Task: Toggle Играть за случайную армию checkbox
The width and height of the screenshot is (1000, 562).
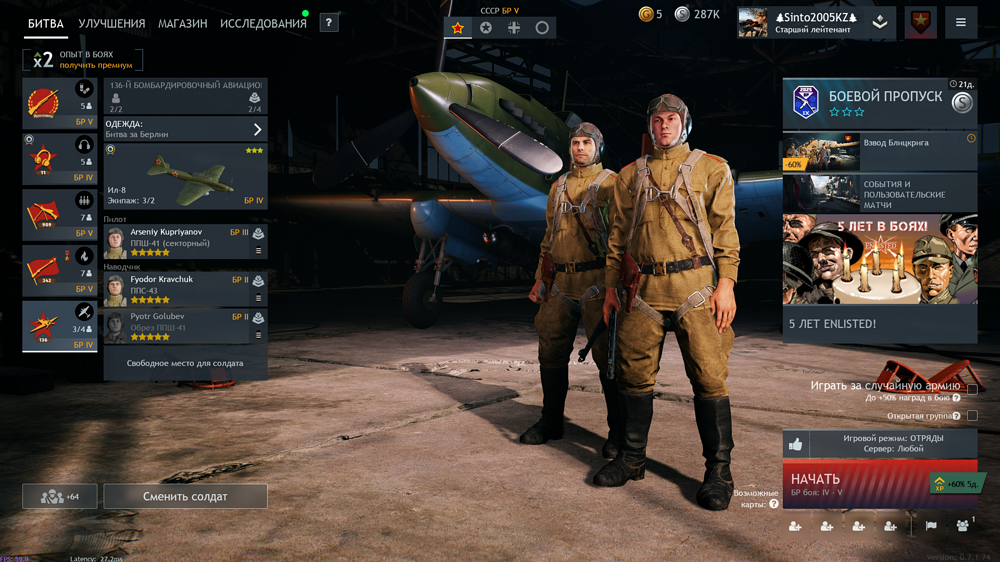Action: (972, 388)
